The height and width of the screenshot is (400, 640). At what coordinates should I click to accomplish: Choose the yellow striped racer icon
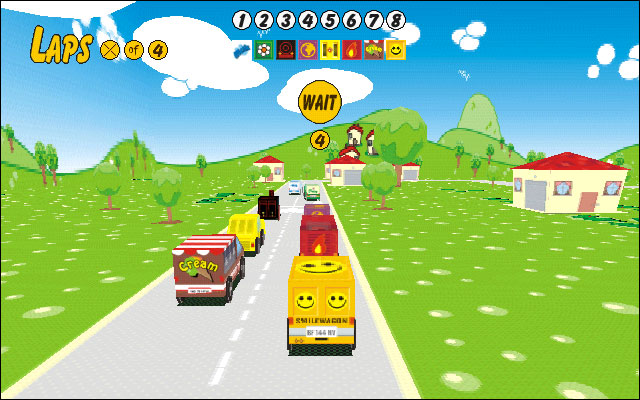point(329,49)
